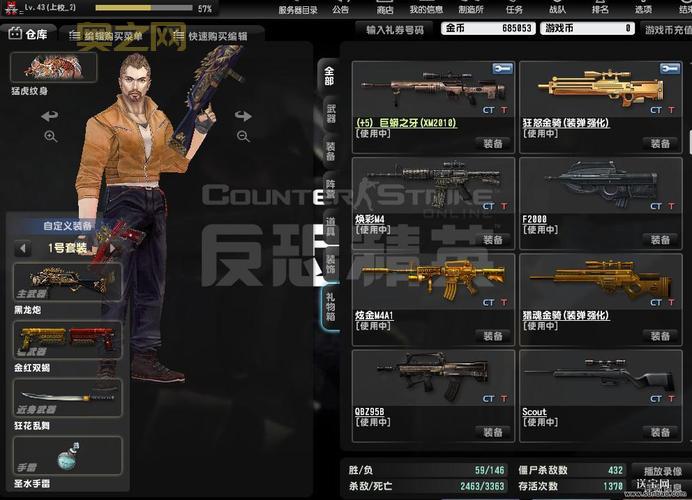Switch to the 仓库 warehouse tab
This screenshot has height=500, width=692.
pos(30,34)
